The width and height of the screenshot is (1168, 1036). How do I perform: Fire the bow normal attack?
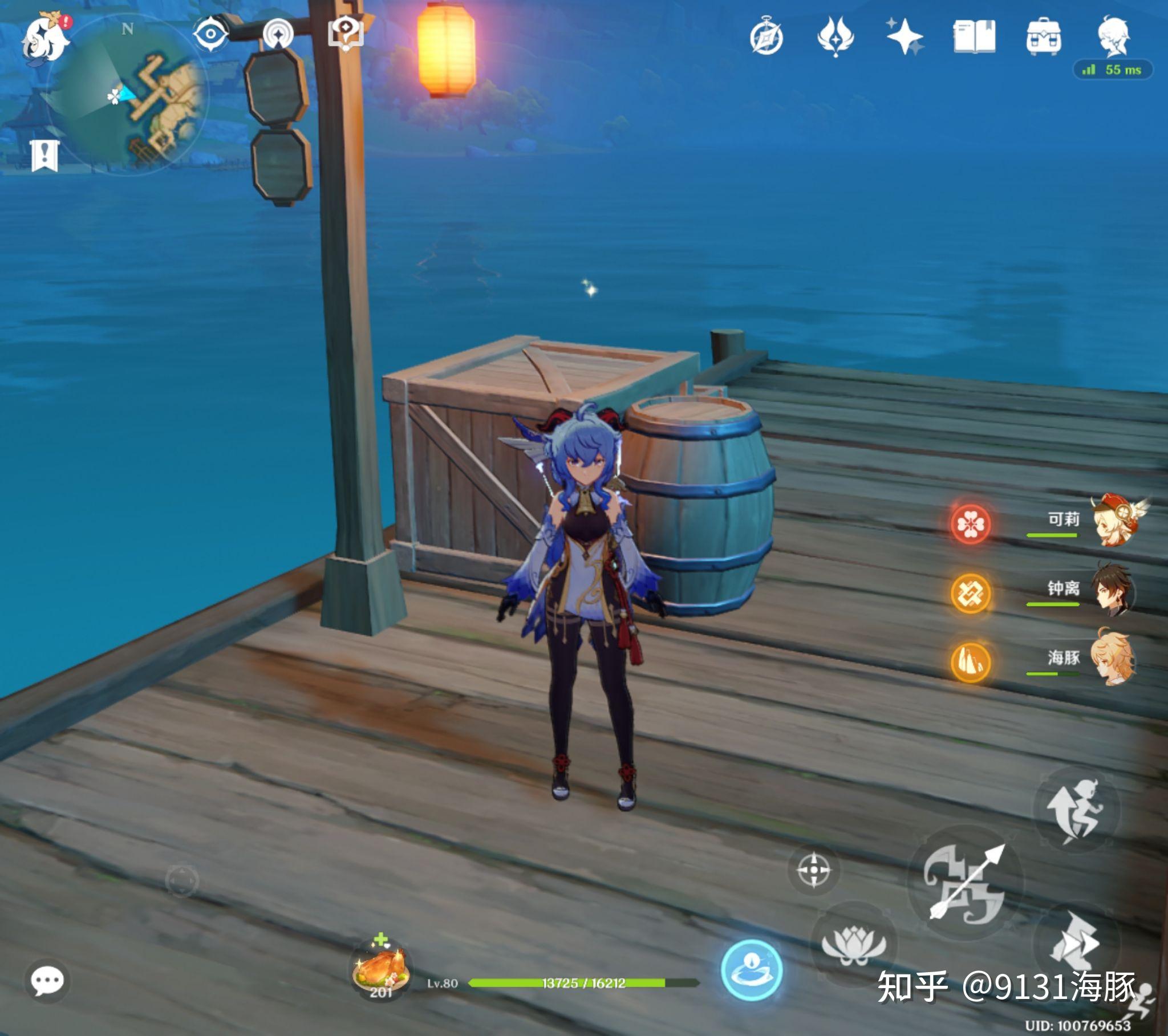click(964, 883)
